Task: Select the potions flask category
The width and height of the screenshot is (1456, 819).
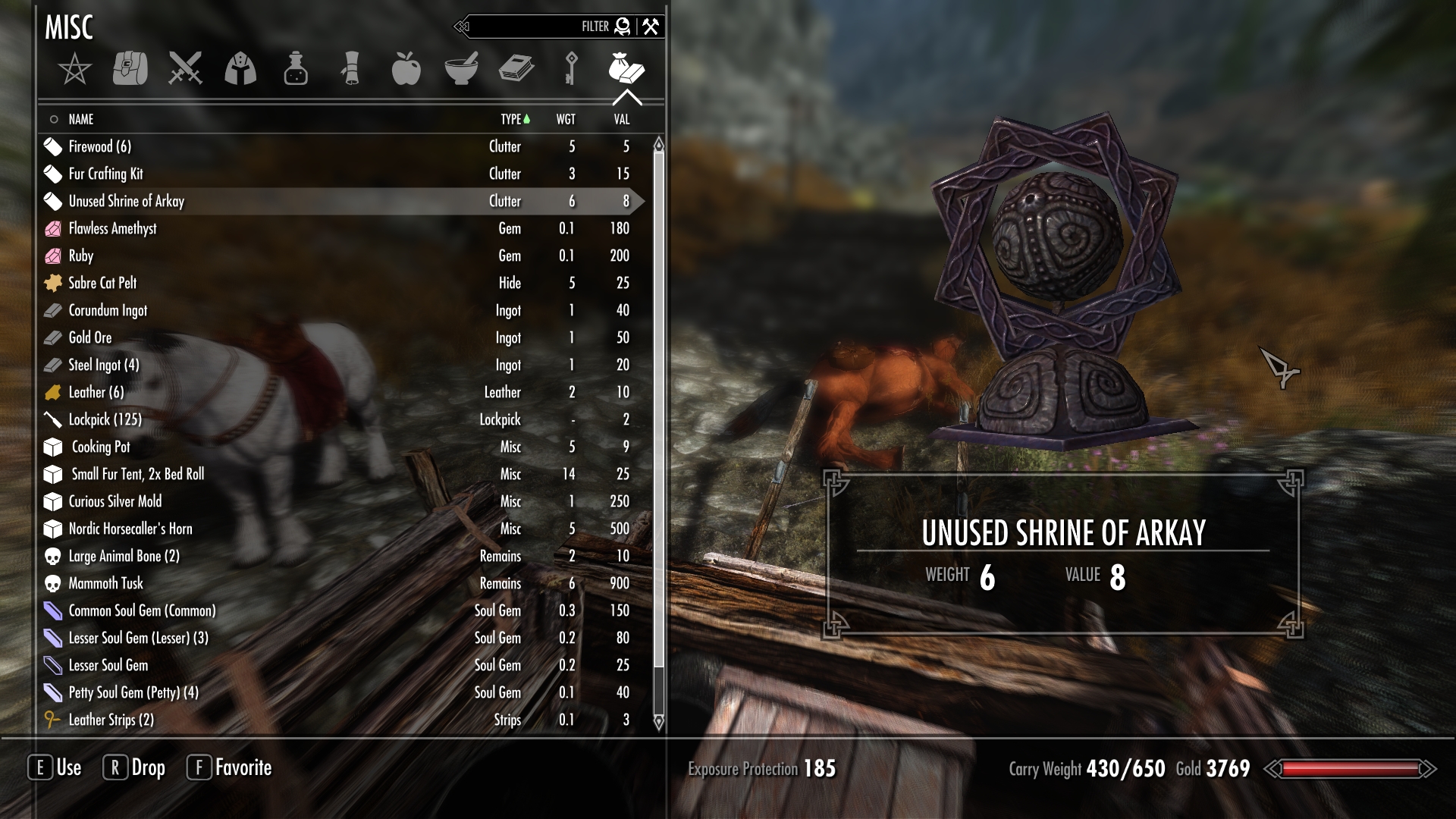Action: pos(296,68)
